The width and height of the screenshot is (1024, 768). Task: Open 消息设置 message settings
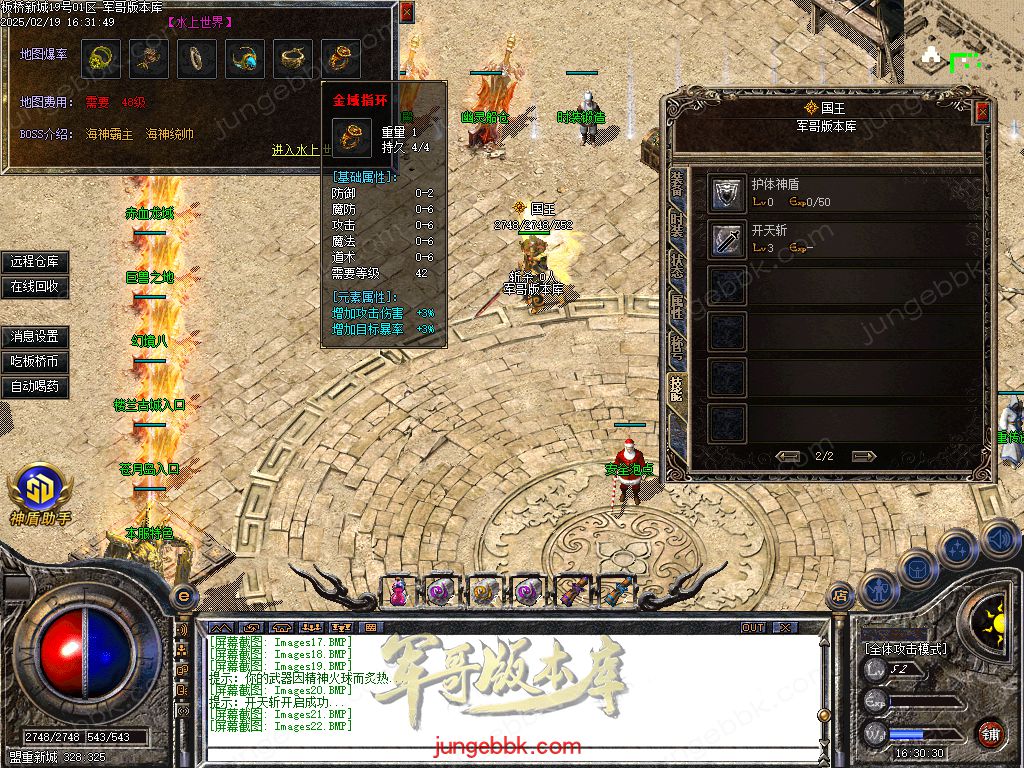pos(35,337)
